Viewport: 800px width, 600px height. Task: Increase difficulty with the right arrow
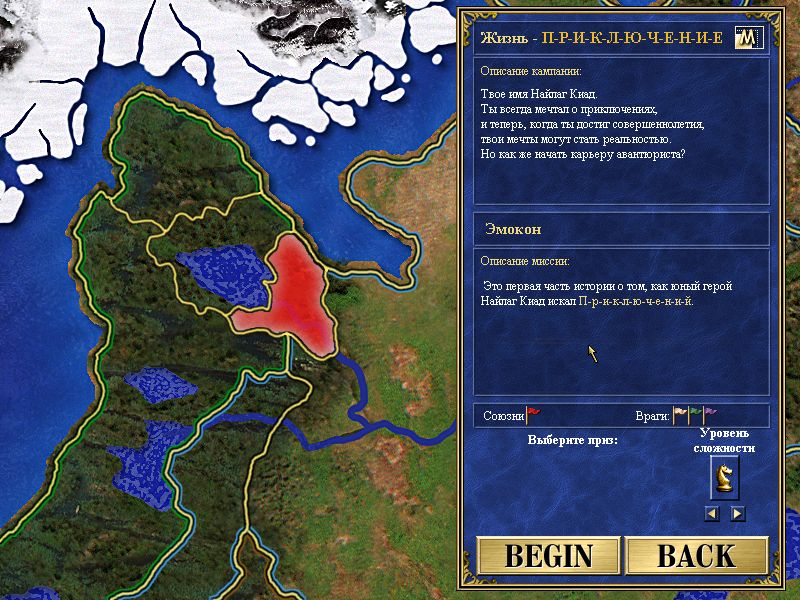pos(738,513)
